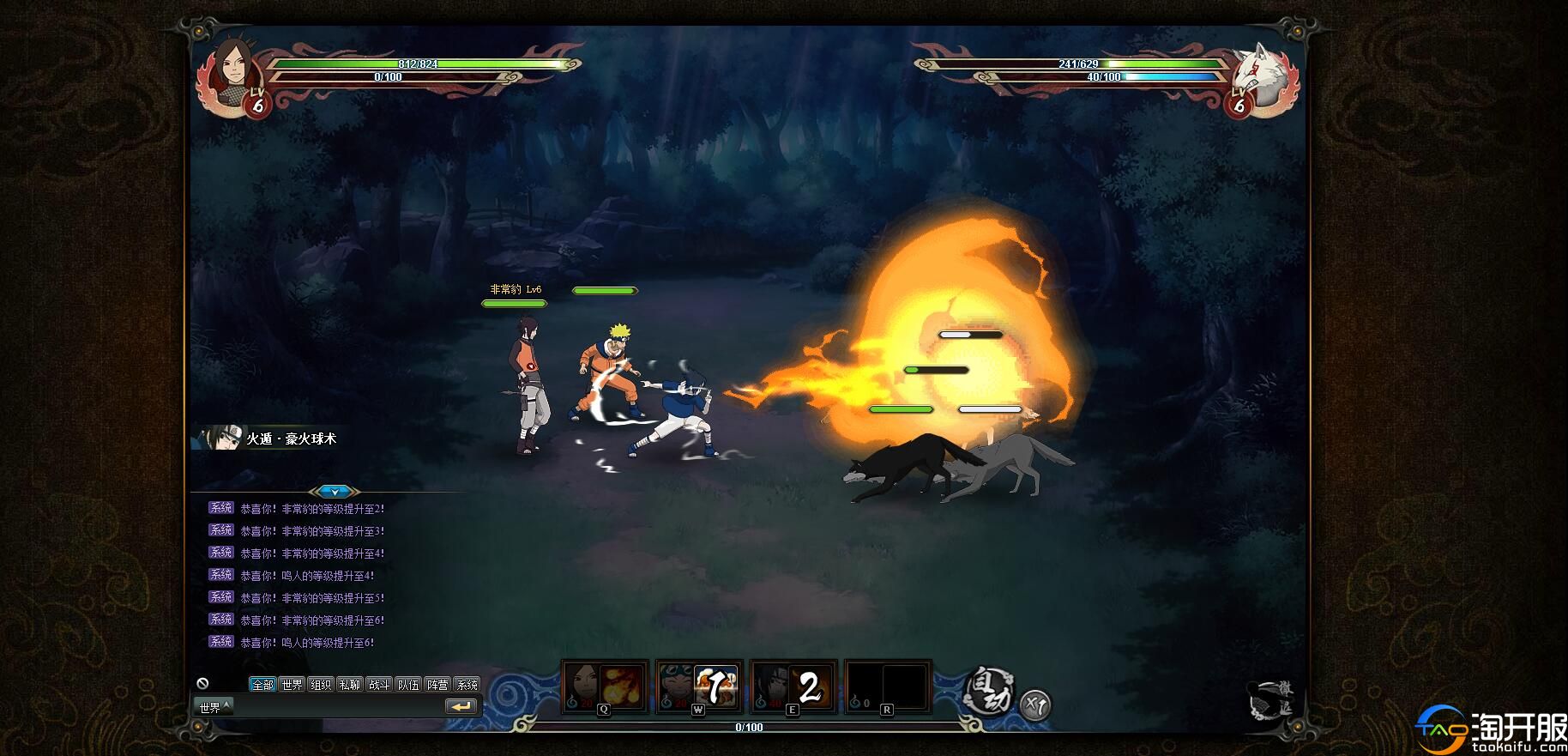View the 系统 system messages tab
The width and height of the screenshot is (1568, 756).
(x=467, y=684)
